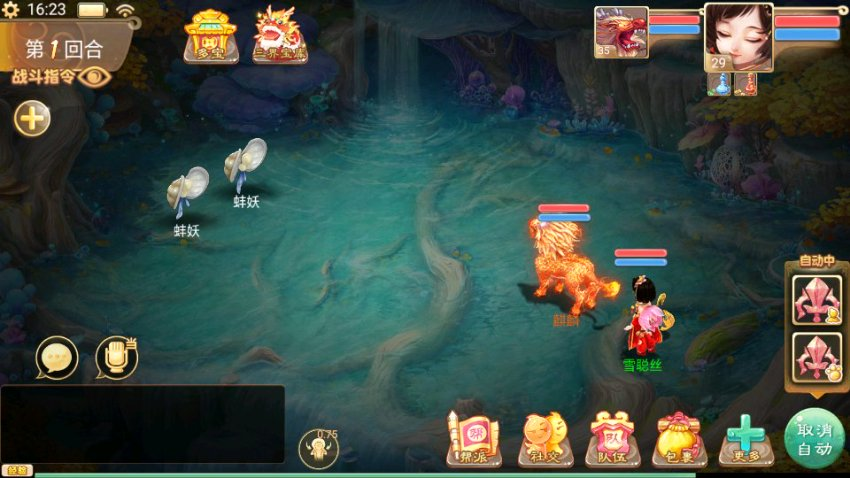This screenshot has width=850, height=478.
Task: Click the chat message box
Action: click(x=142, y=423)
